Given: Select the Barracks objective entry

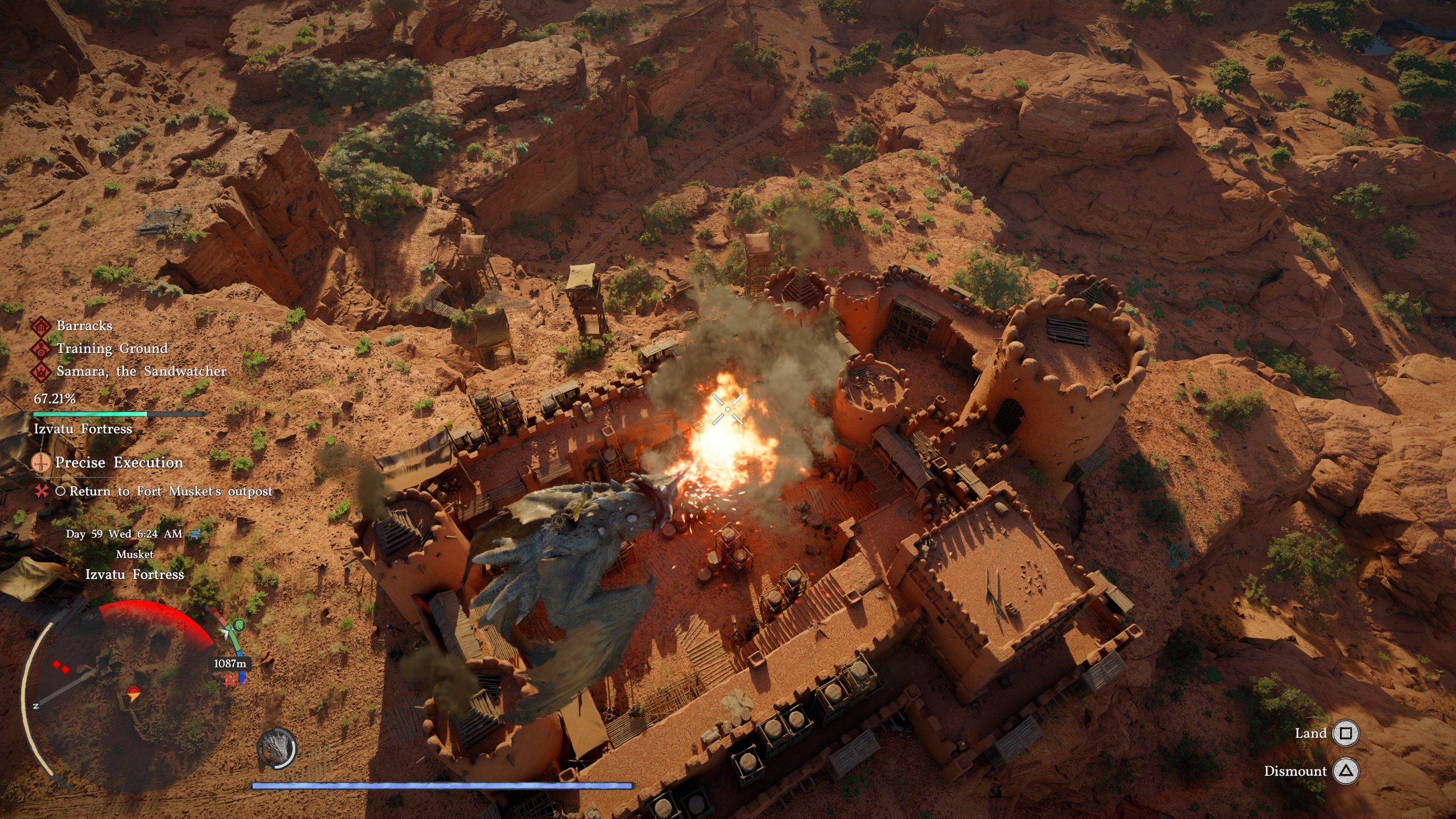Looking at the screenshot, I should tap(84, 326).
